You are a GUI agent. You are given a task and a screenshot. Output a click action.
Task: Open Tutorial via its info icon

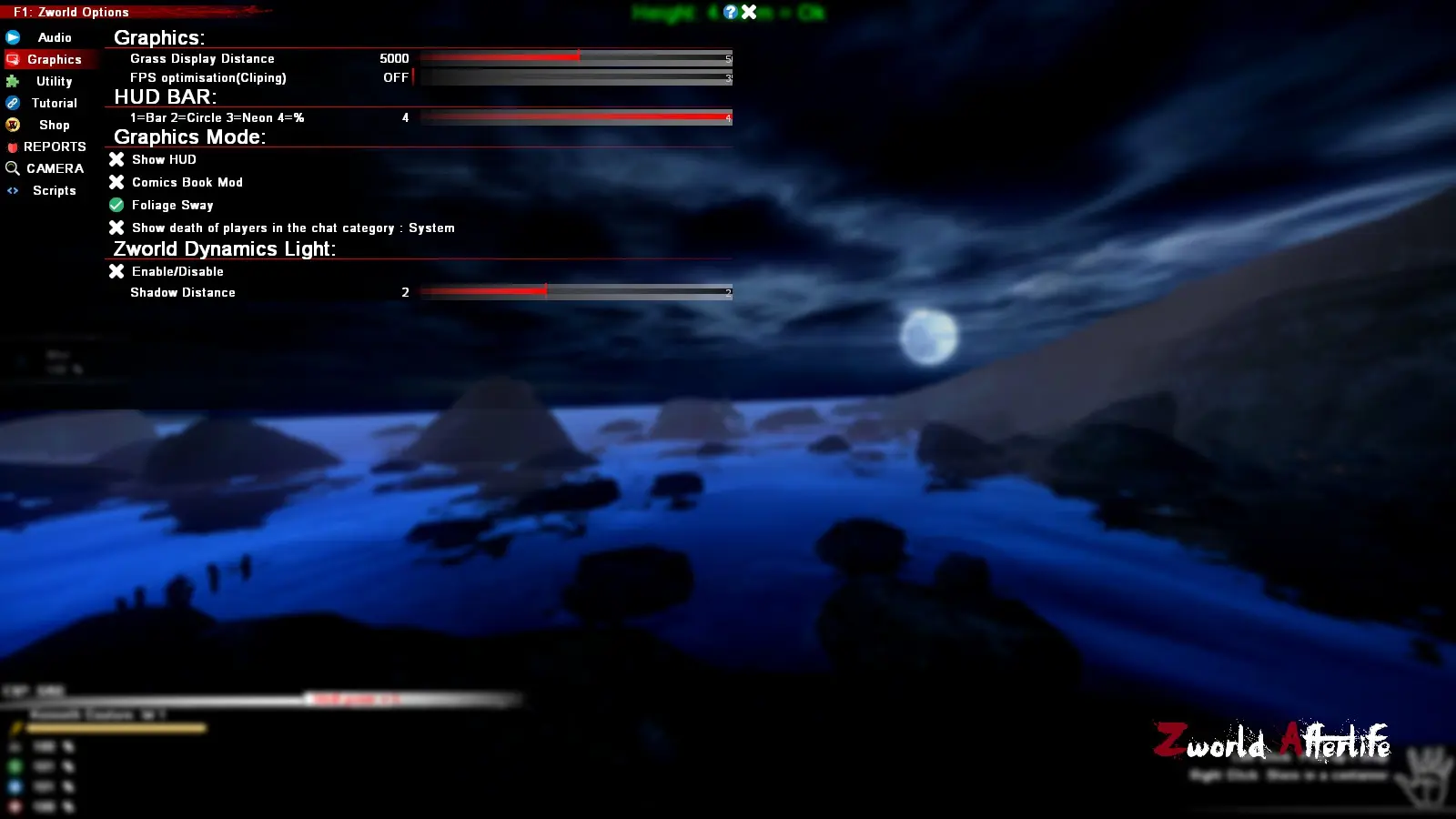click(13, 103)
